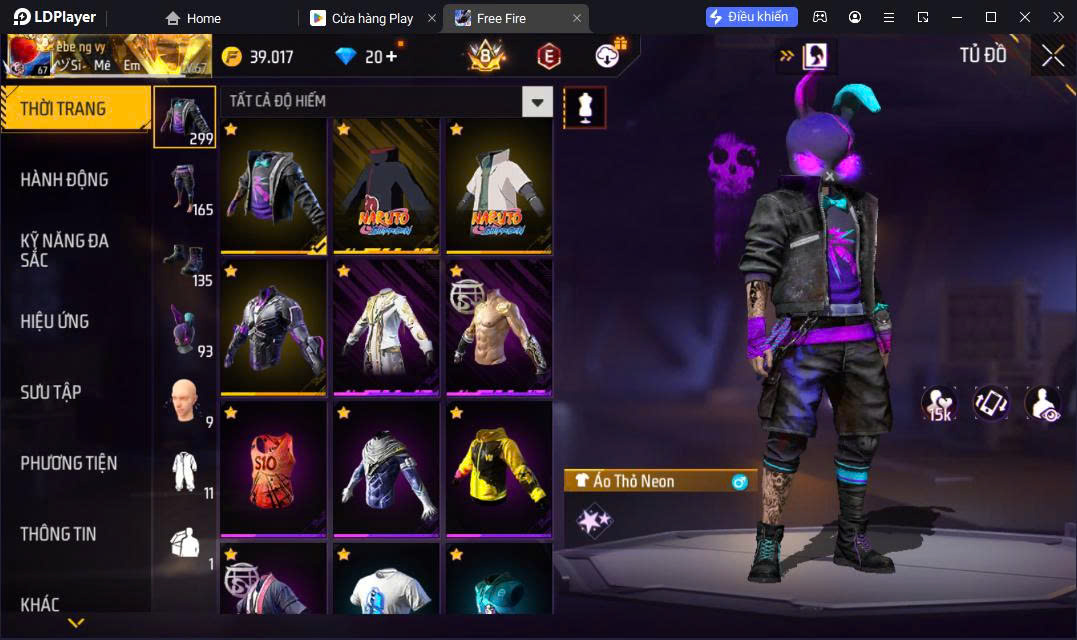Screen dimensions: 1077x640
Task: Switch to the Hành Động tab
Action: tap(64, 180)
